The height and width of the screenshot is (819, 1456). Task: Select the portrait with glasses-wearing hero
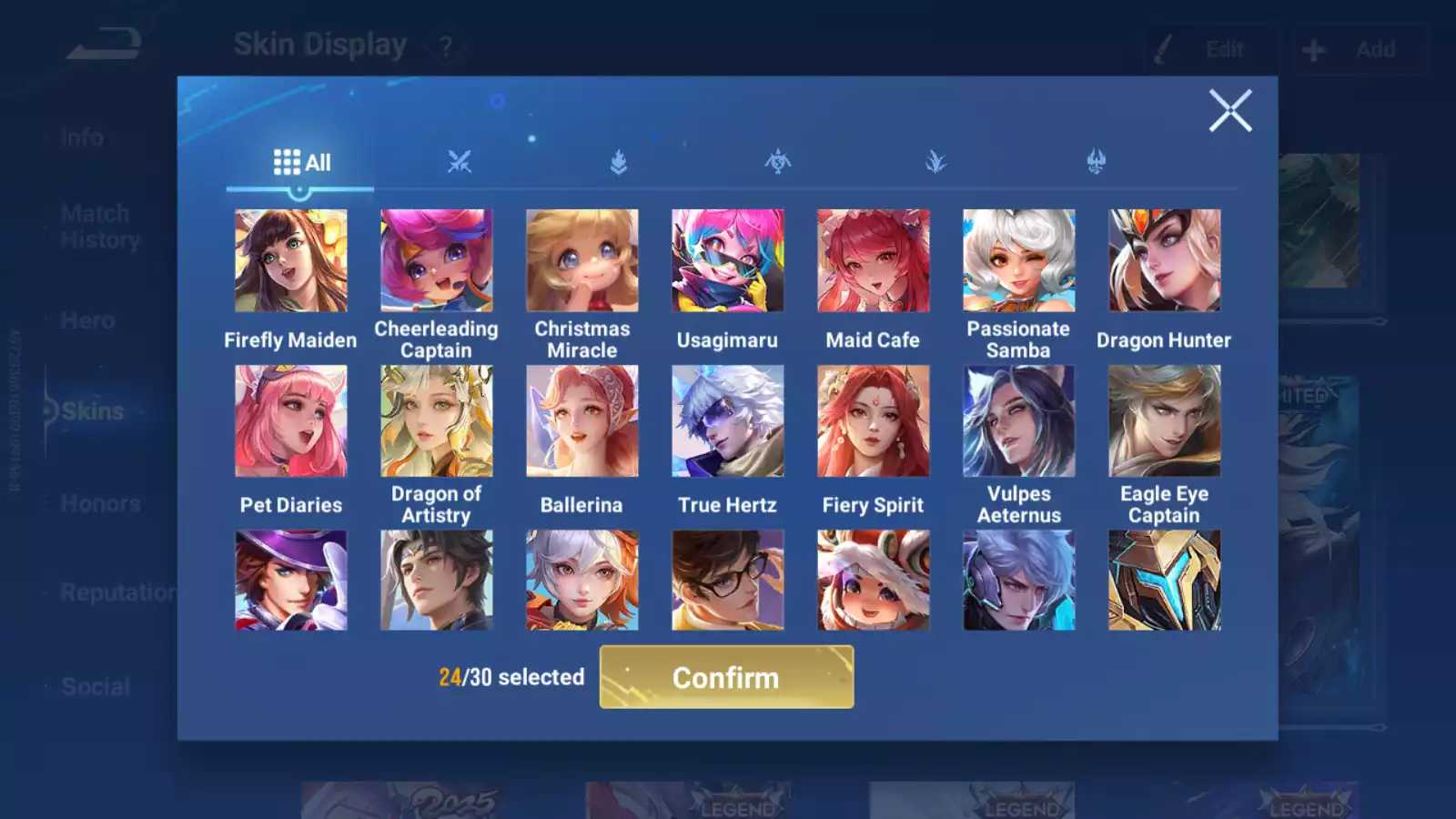tap(728, 581)
